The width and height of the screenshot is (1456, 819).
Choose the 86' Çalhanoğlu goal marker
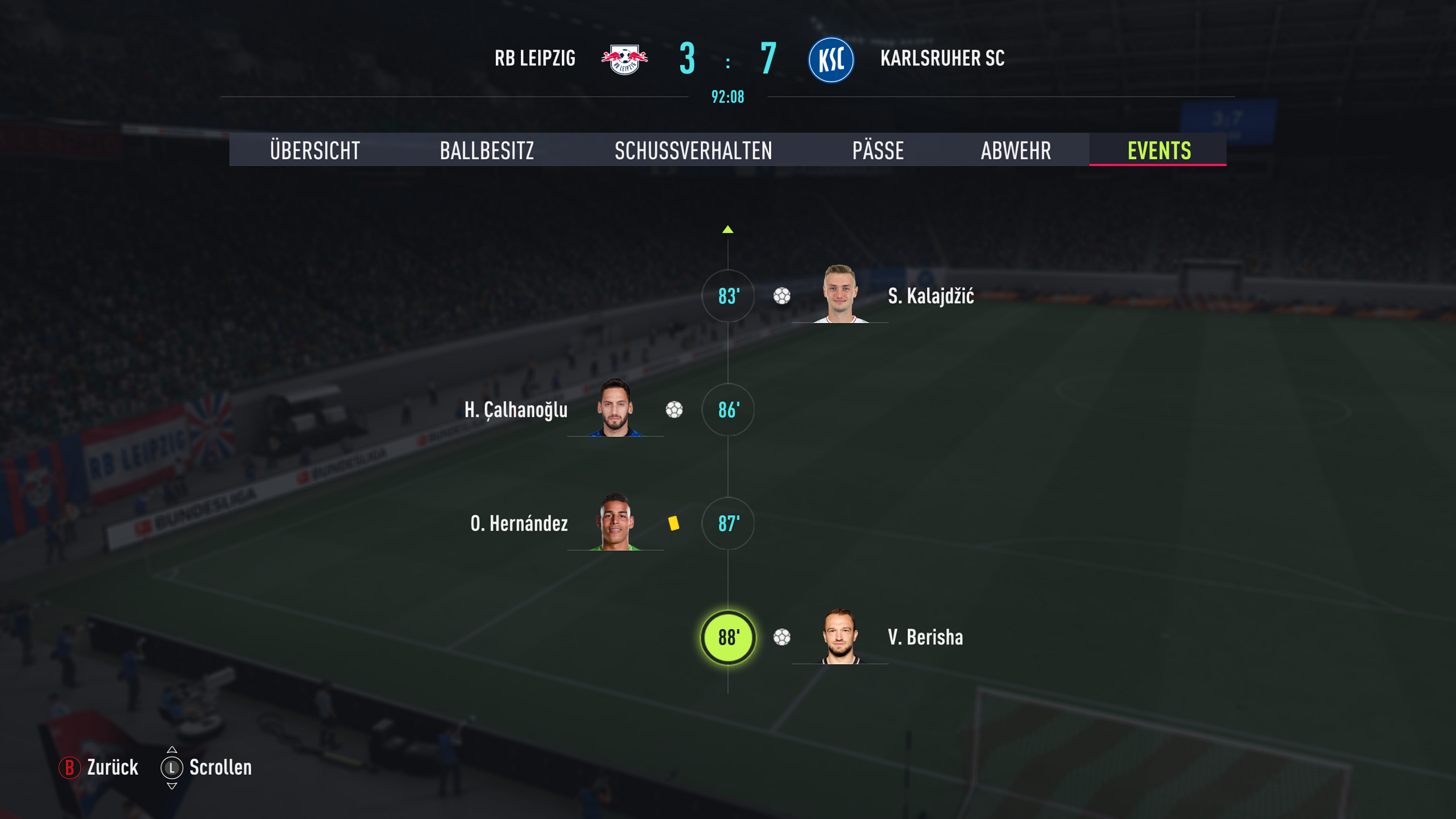728,409
